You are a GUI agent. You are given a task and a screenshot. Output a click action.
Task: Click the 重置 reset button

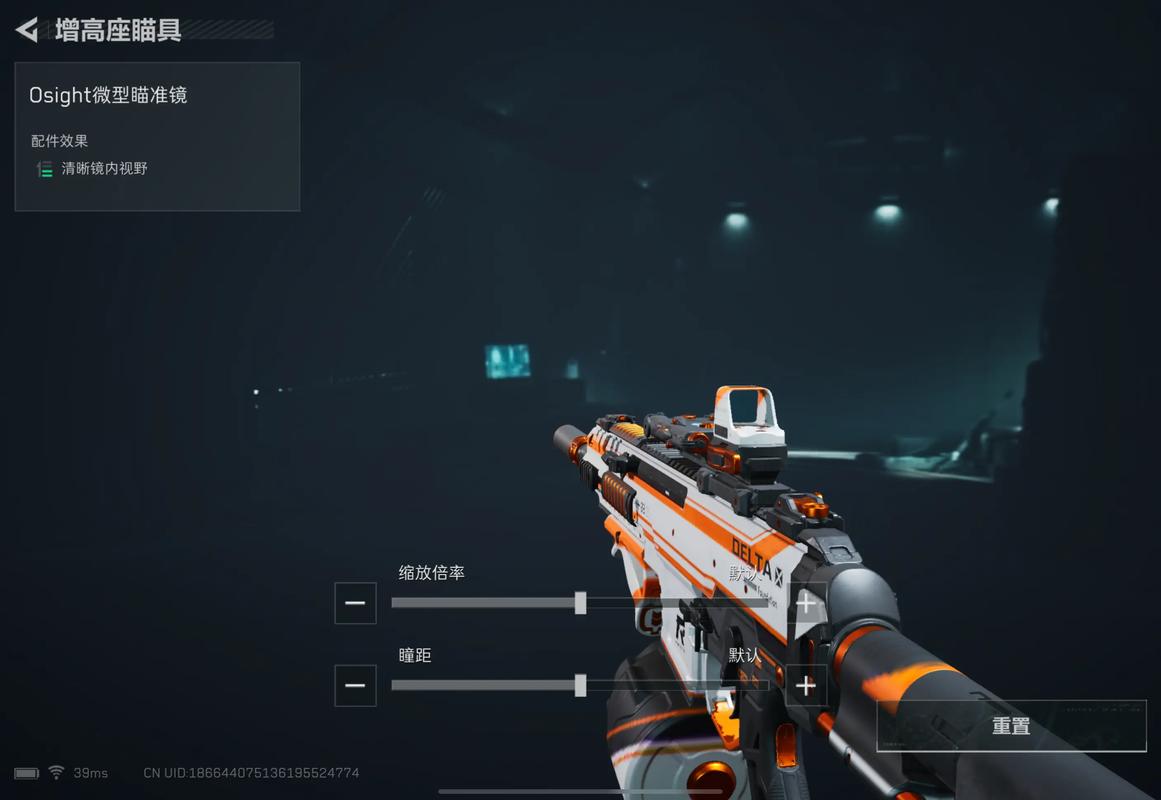click(1011, 726)
